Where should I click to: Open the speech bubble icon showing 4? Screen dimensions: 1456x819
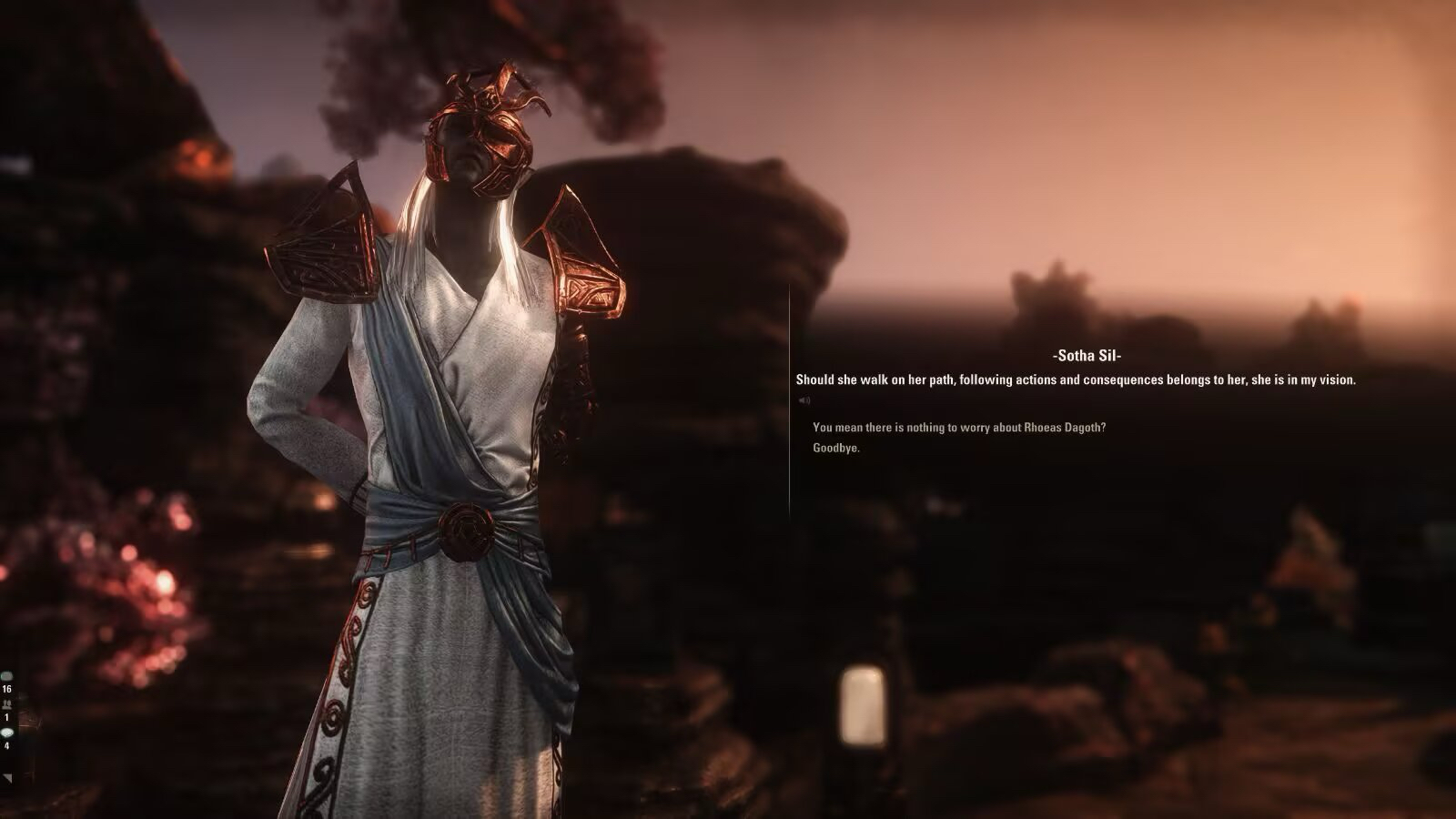click(7, 733)
